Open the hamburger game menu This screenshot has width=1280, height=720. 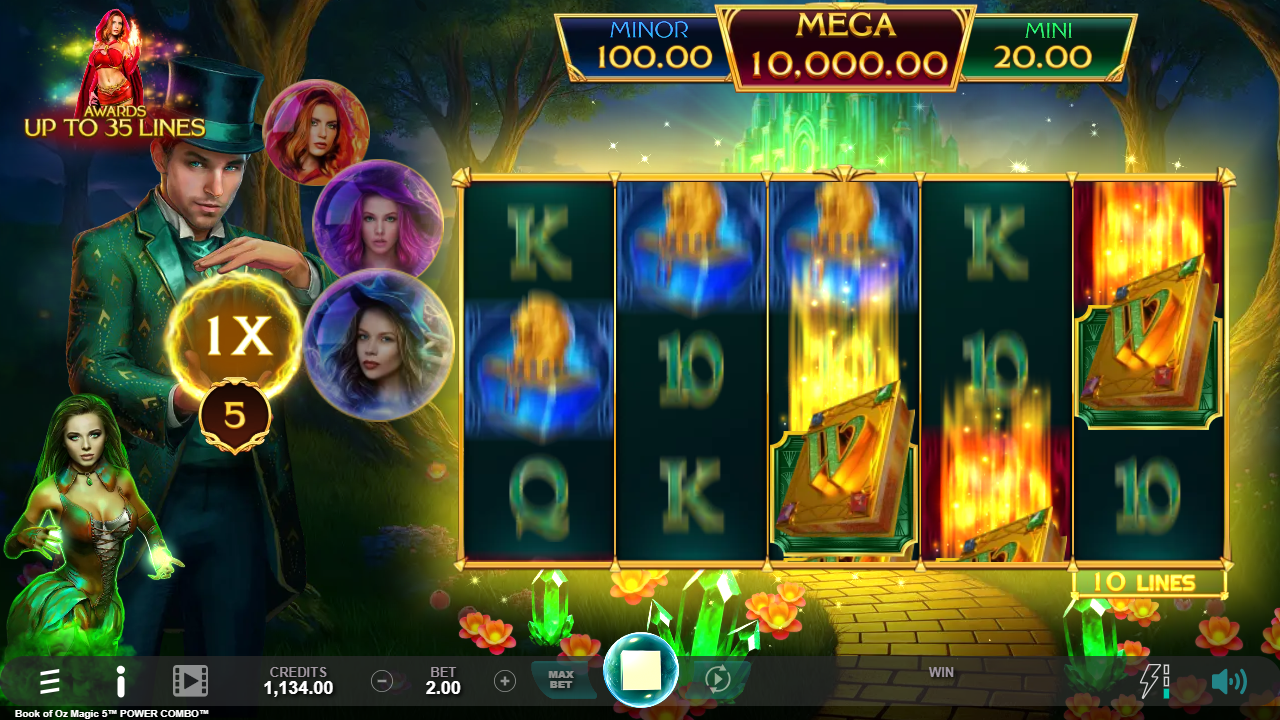pyautogui.click(x=50, y=682)
